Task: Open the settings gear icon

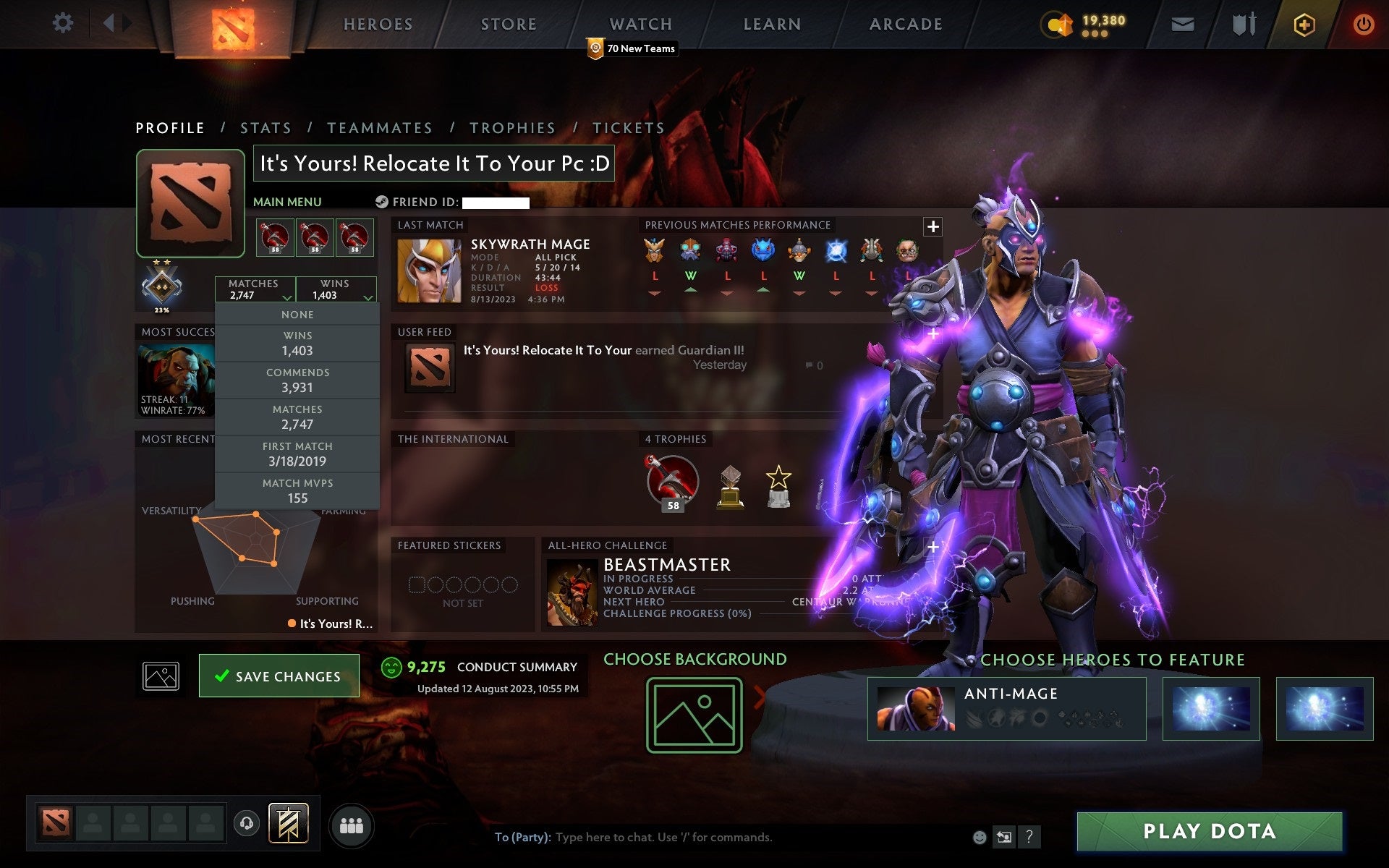Action: [x=64, y=23]
